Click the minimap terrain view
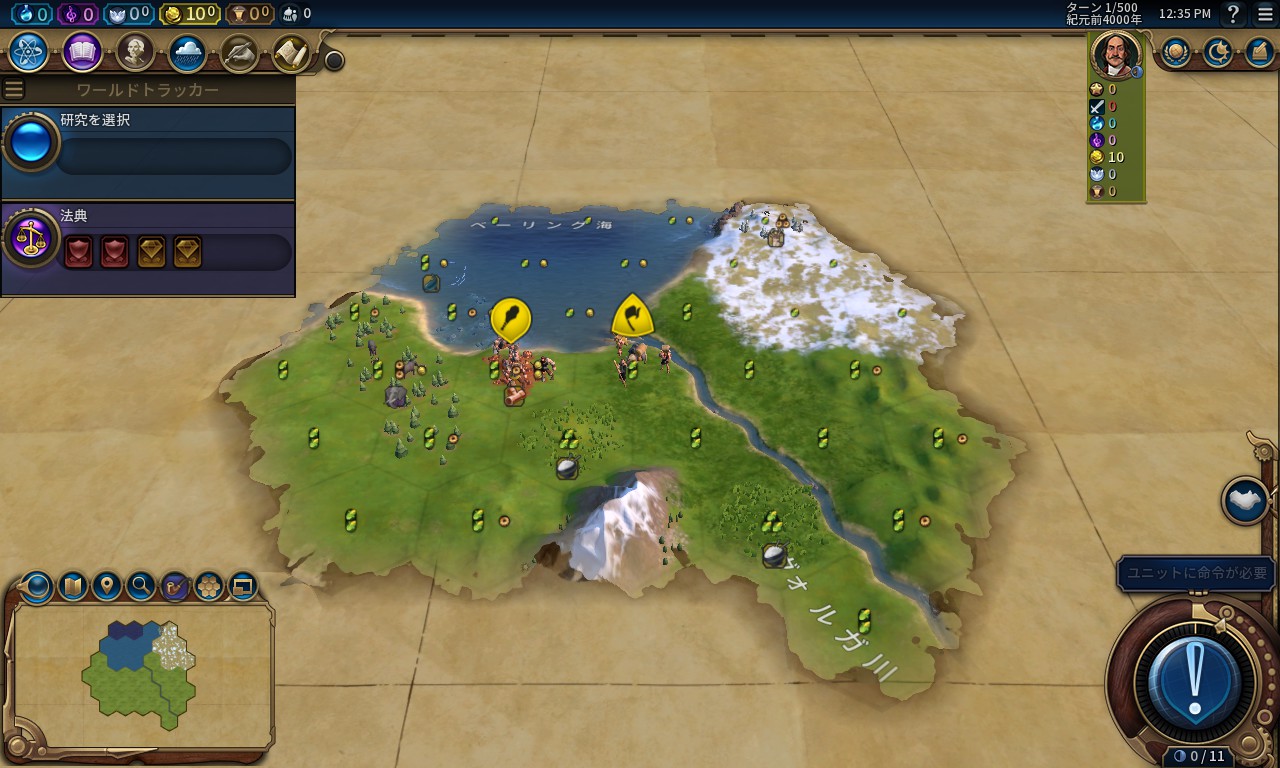 pos(143,674)
